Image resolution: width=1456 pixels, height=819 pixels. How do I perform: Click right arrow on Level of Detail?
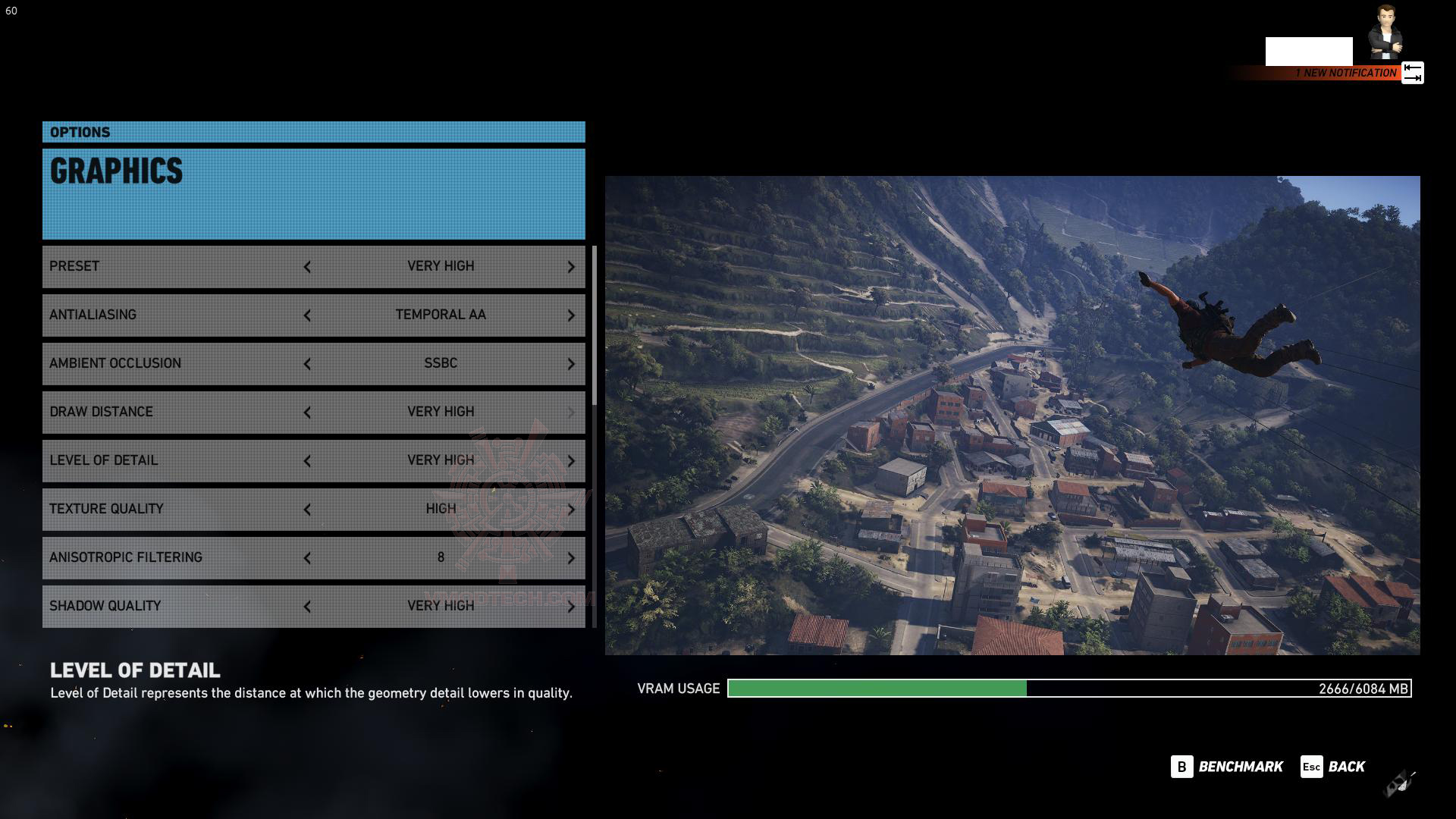[571, 461]
